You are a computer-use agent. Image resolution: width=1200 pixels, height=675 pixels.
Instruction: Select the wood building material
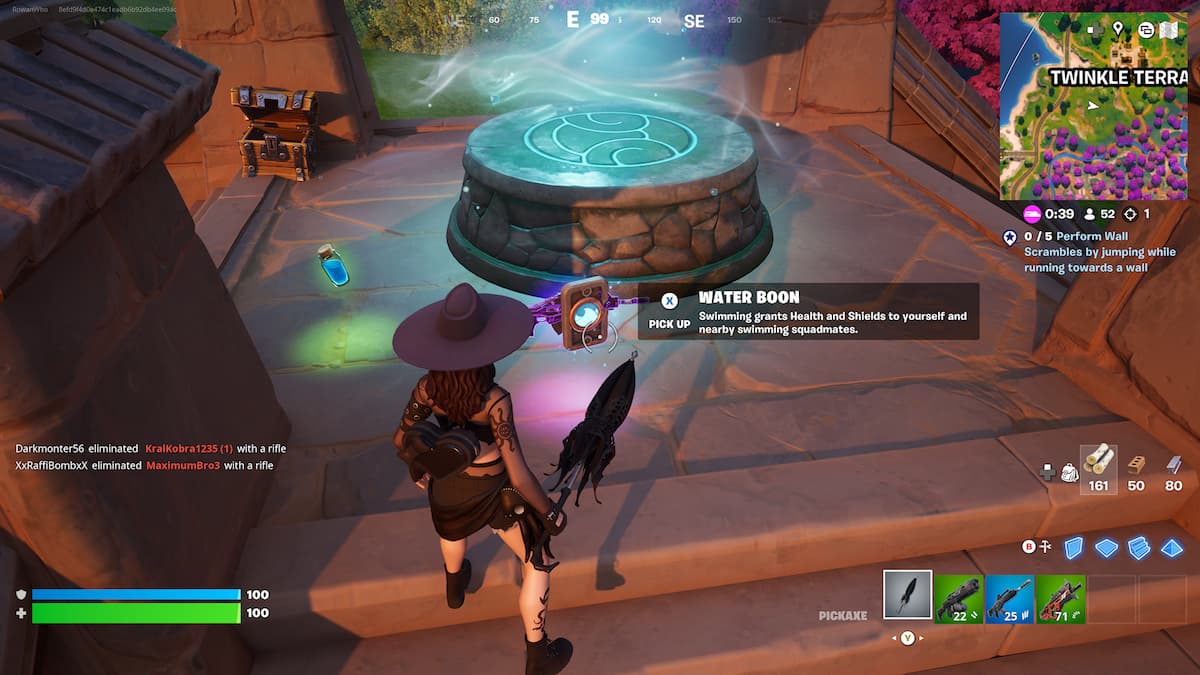(x=1099, y=468)
